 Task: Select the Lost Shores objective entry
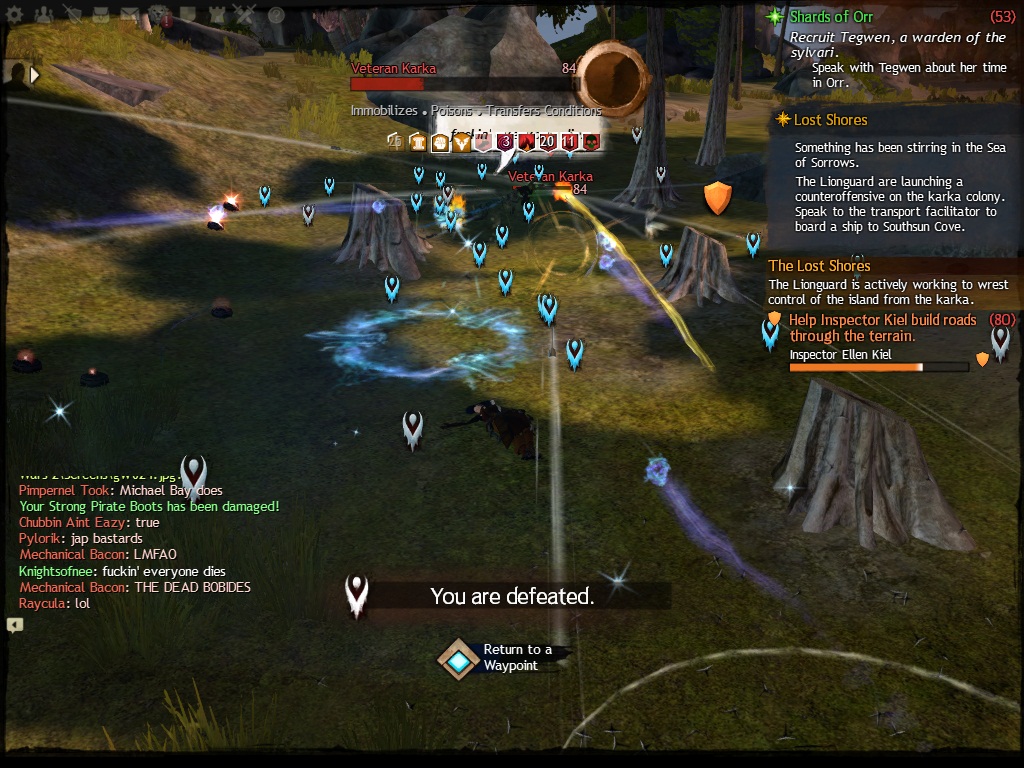click(830, 120)
